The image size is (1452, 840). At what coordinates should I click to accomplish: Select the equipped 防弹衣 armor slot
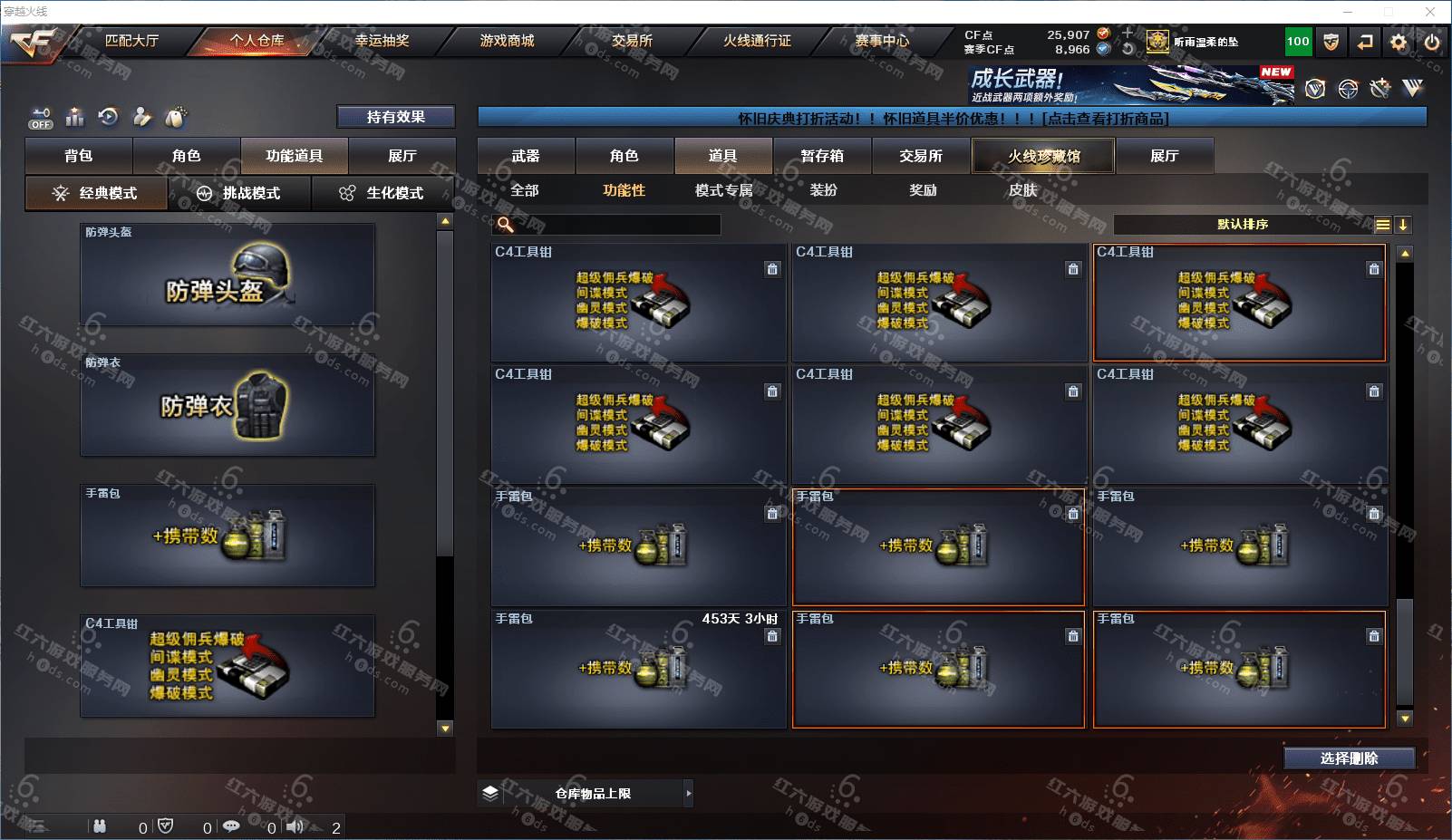[227, 405]
